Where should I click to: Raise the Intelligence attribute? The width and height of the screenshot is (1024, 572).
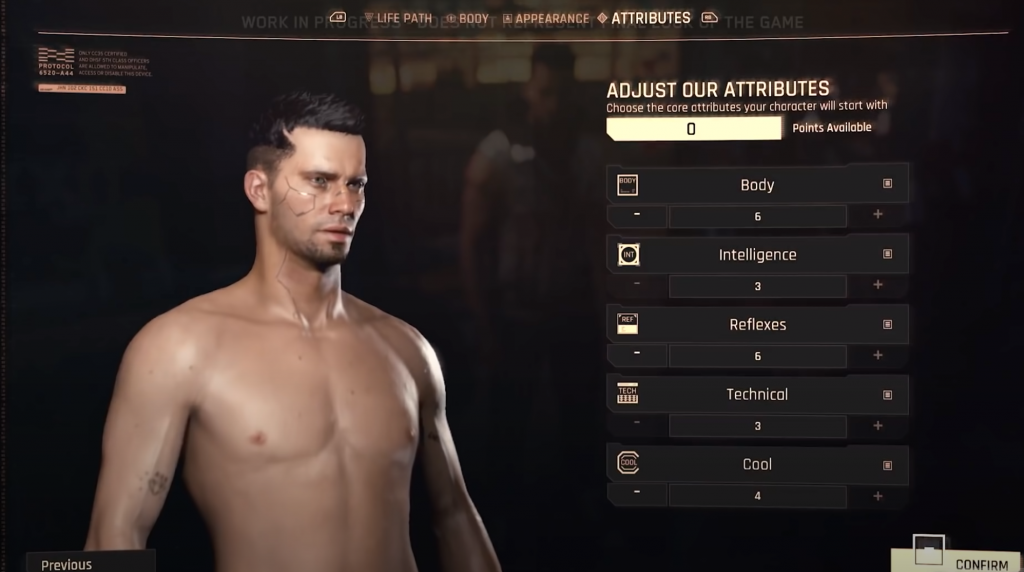click(878, 285)
